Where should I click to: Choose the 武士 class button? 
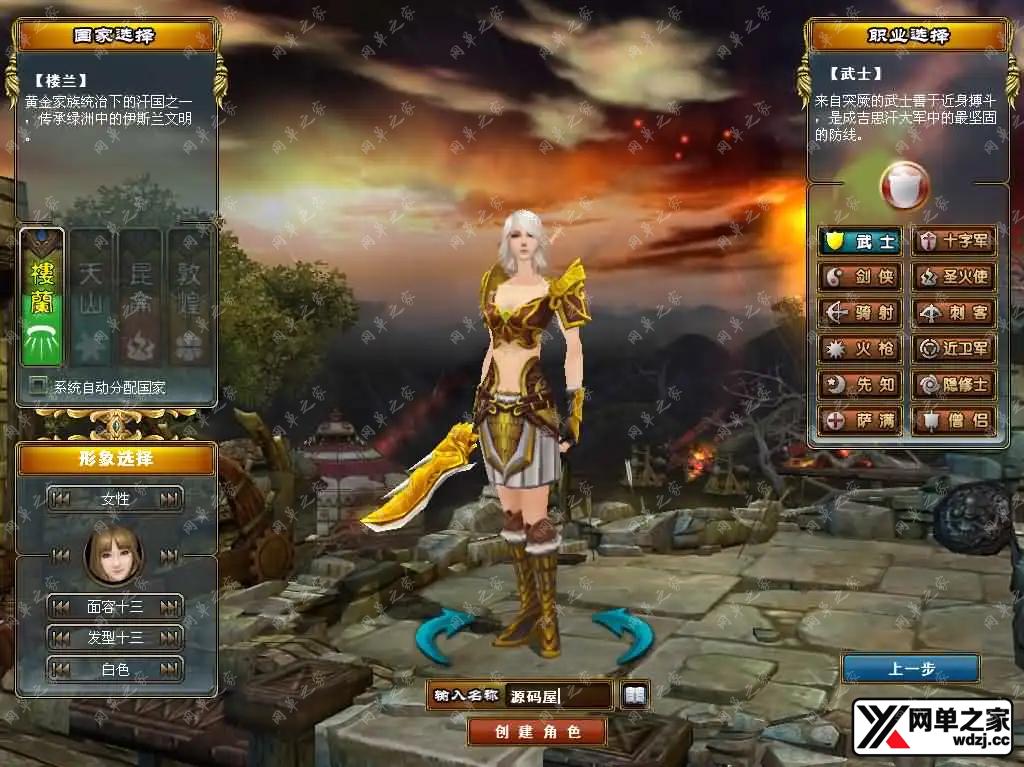tap(860, 241)
